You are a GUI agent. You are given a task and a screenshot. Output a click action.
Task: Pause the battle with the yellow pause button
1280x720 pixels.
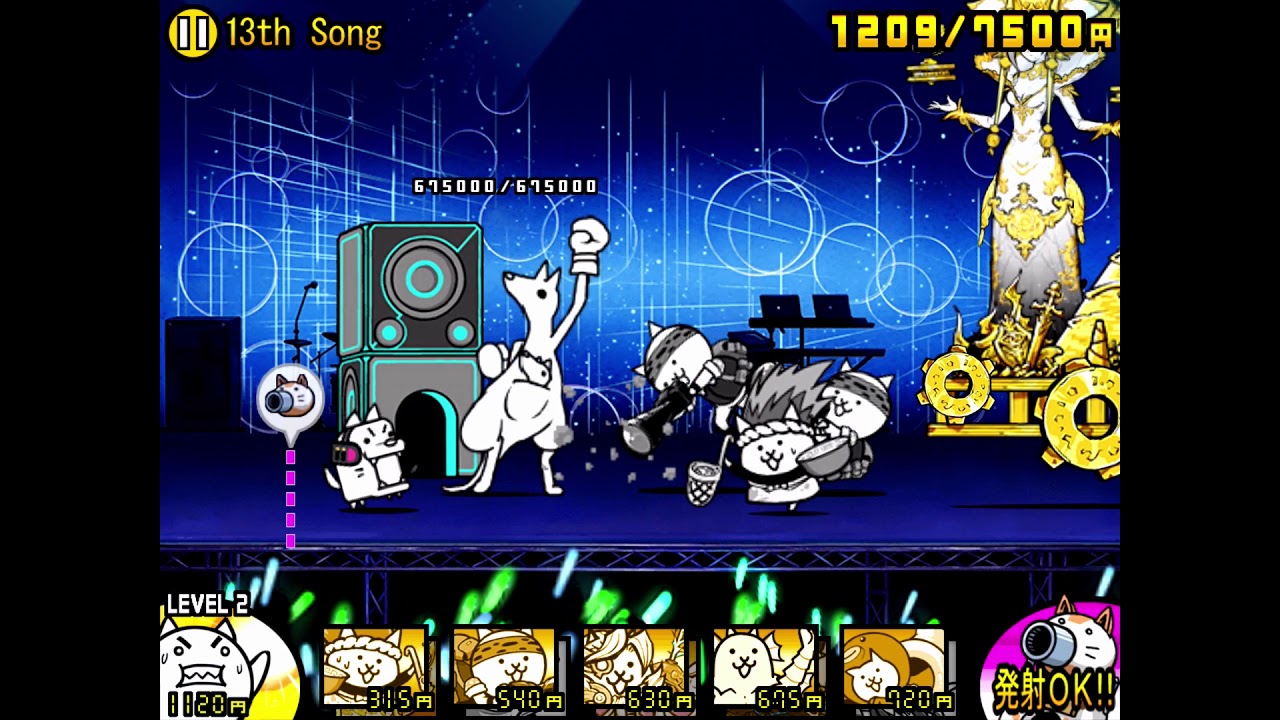point(192,33)
